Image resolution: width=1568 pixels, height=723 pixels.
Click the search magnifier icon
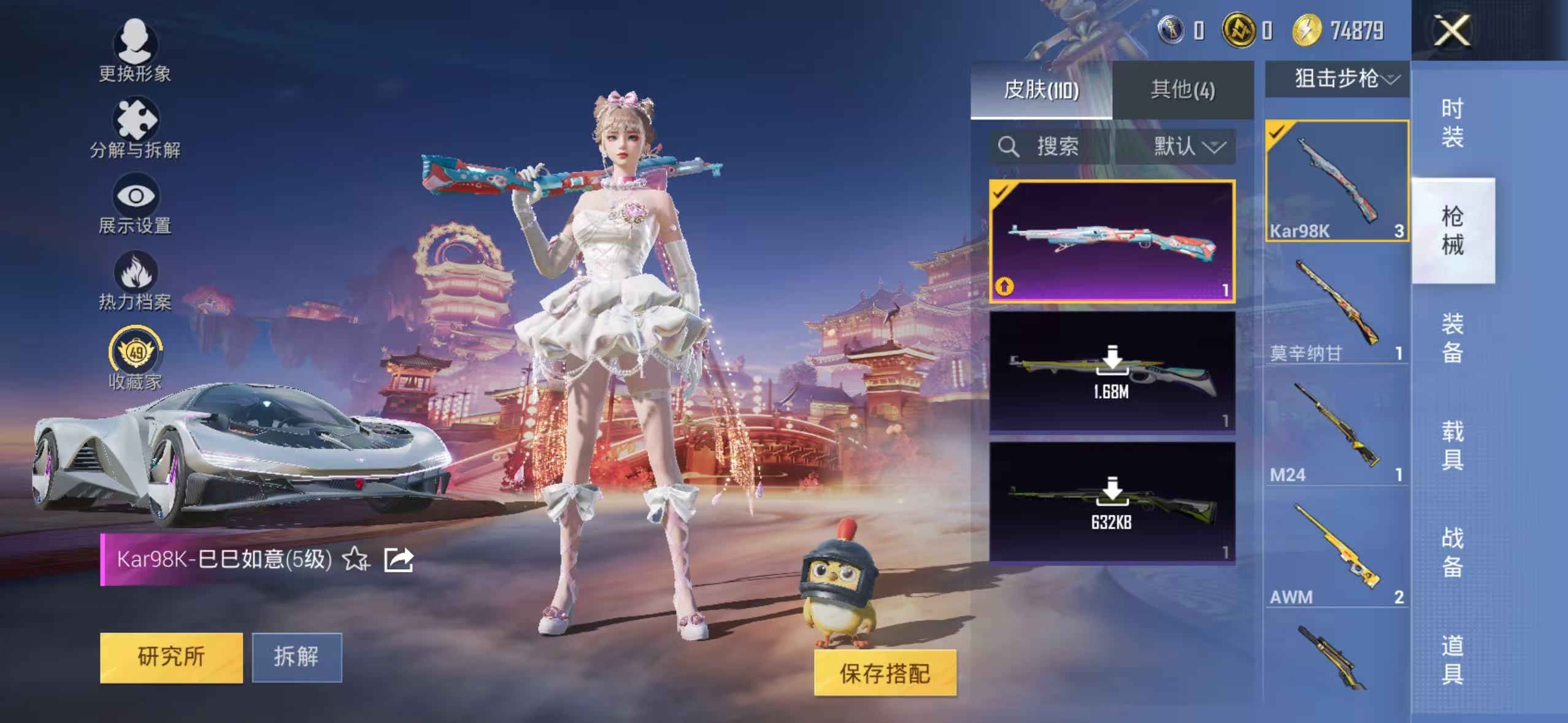point(1010,146)
